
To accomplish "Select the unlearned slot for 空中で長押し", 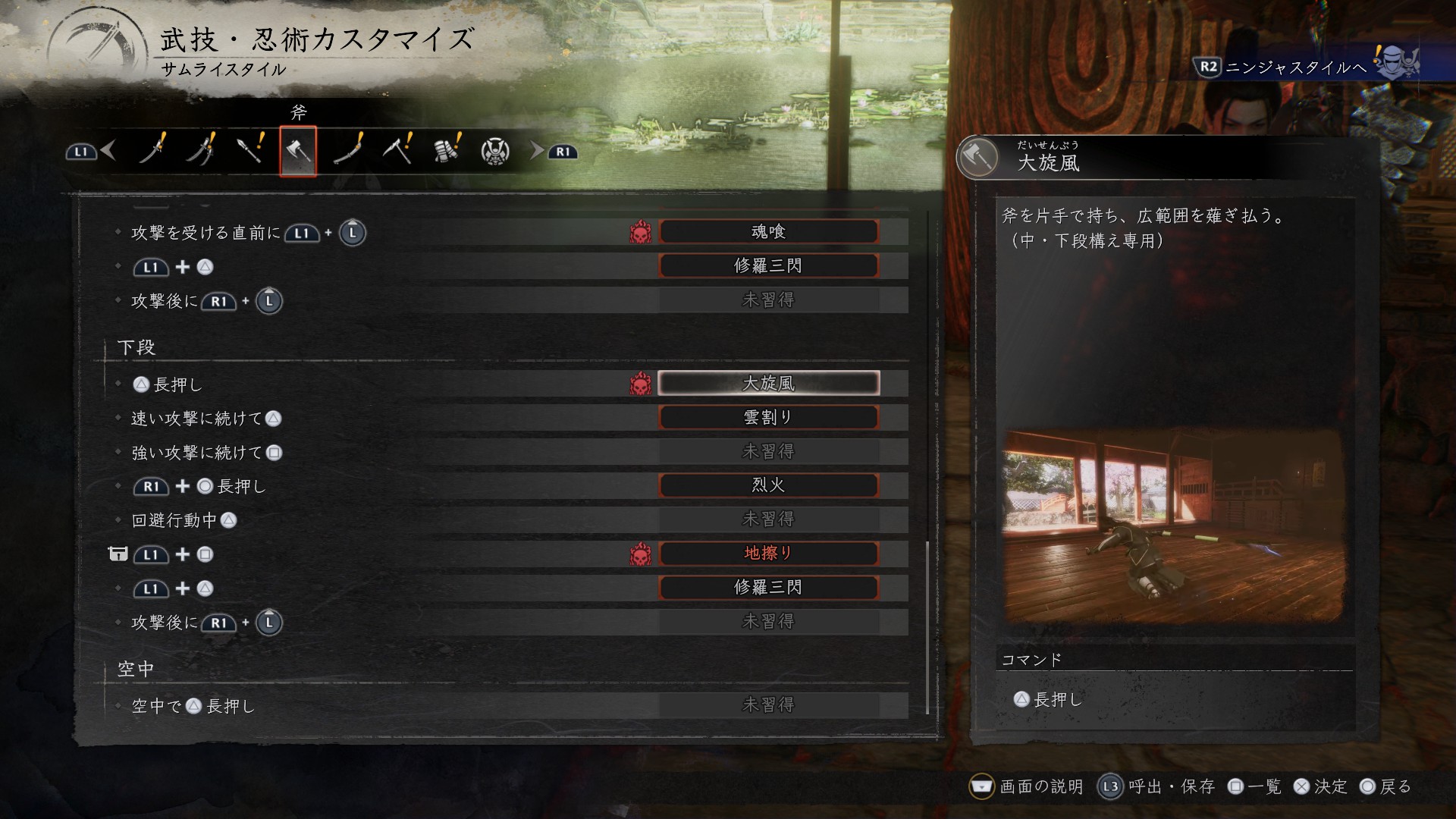I will (769, 705).
